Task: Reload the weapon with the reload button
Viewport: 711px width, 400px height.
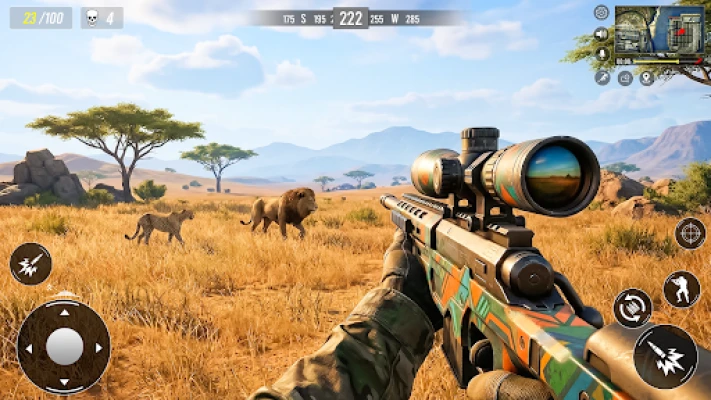Action: pos(632,308)
